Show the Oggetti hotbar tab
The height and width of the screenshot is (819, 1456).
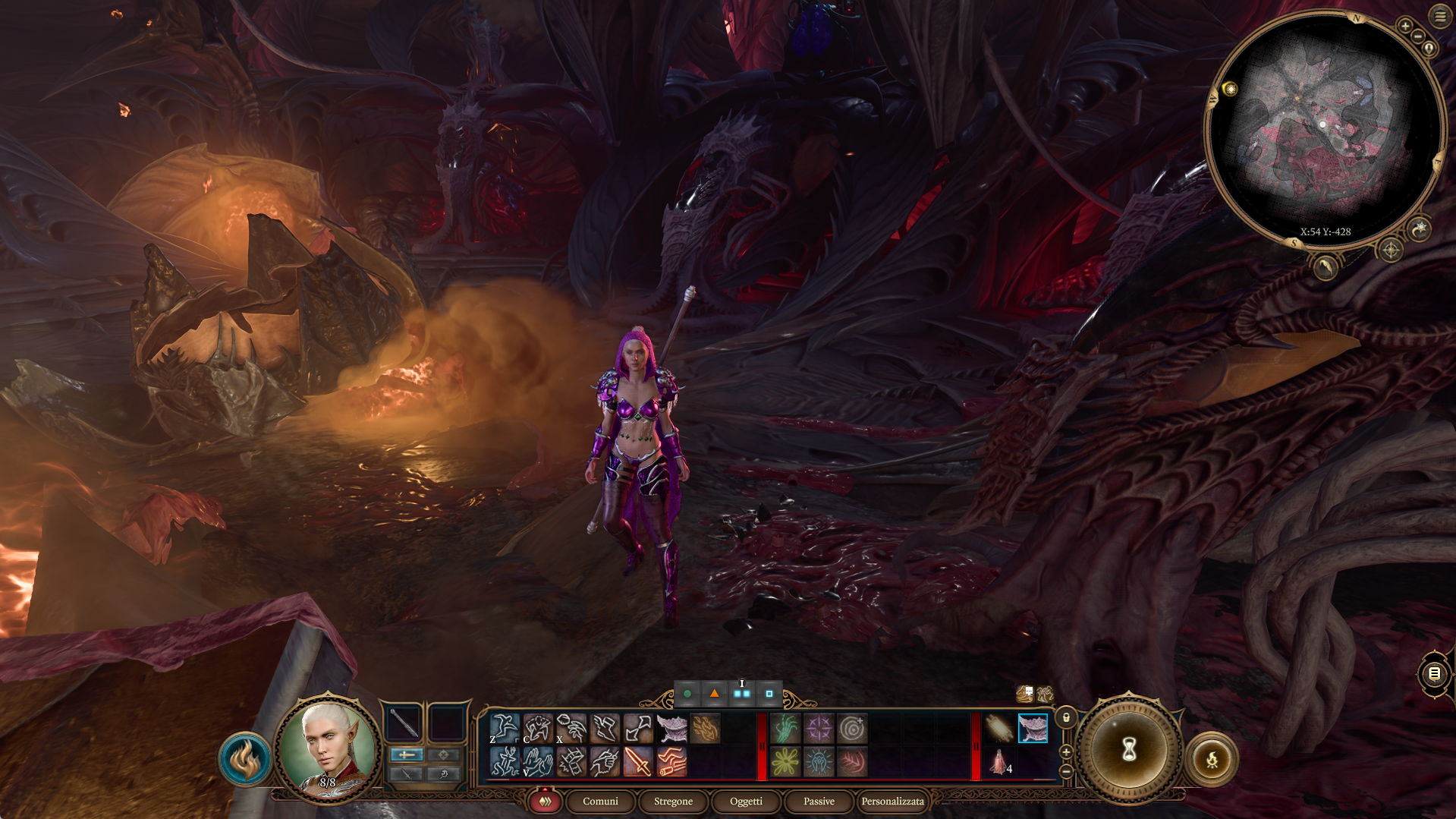746,801
